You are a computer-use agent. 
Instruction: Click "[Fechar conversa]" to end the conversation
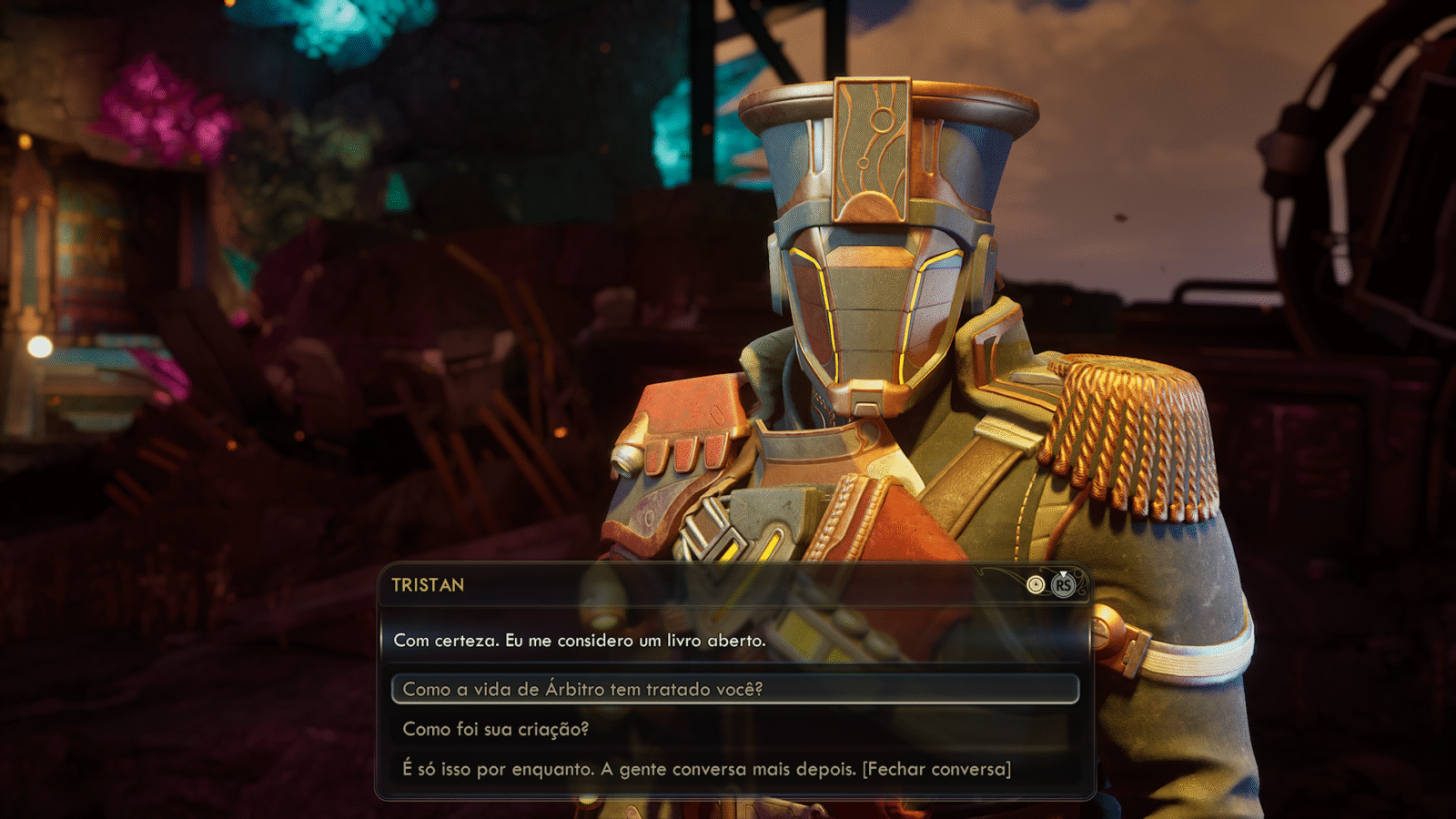939,769
